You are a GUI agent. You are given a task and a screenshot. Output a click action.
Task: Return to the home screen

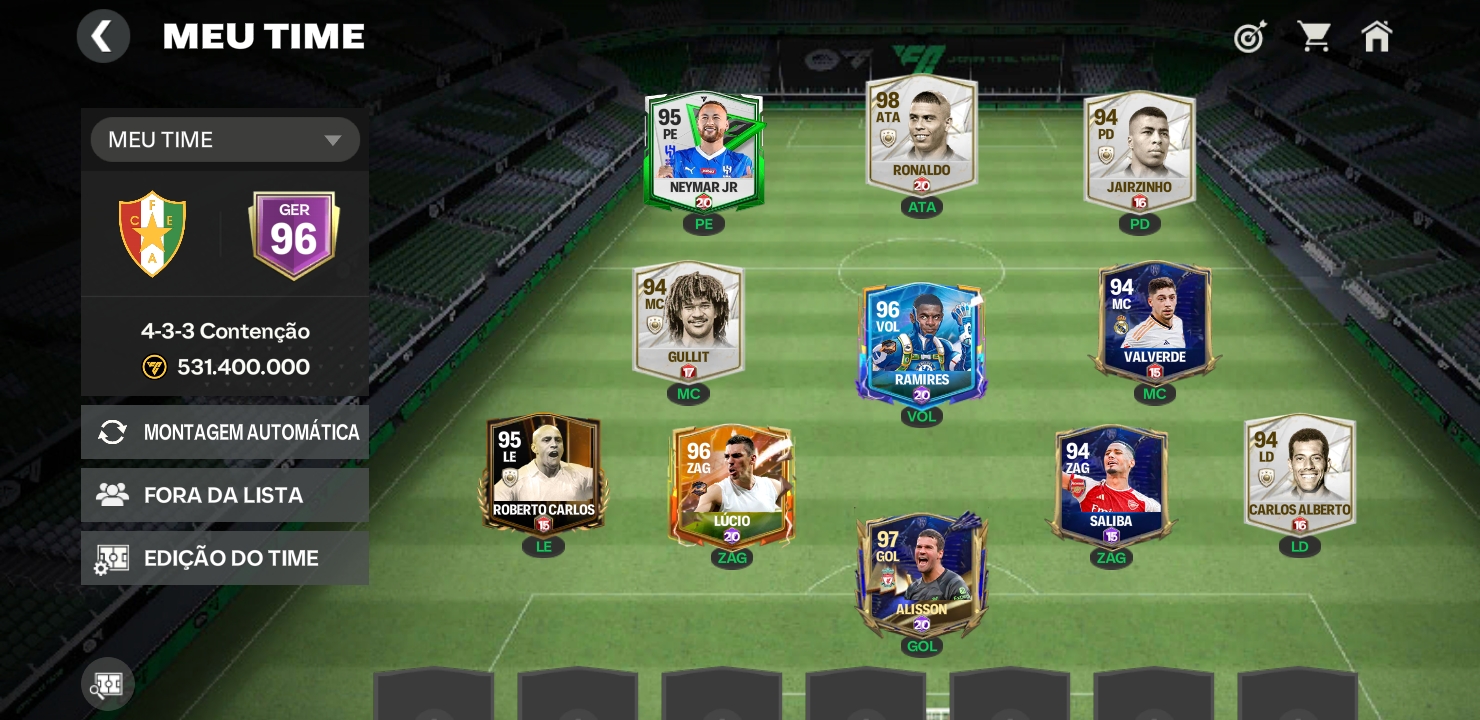tap(1377, 37)
